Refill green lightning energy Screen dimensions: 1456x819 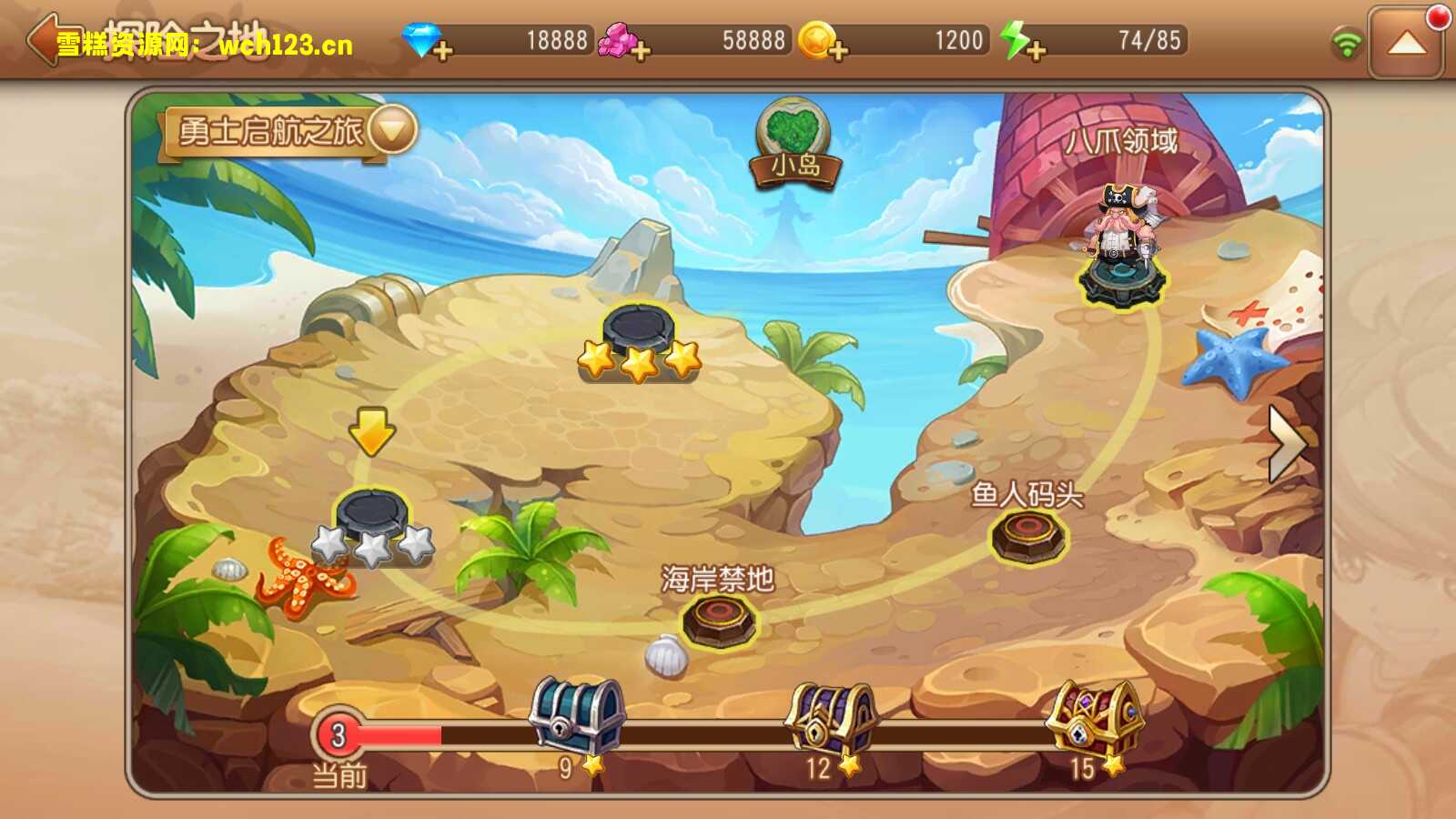[1036, 50]
